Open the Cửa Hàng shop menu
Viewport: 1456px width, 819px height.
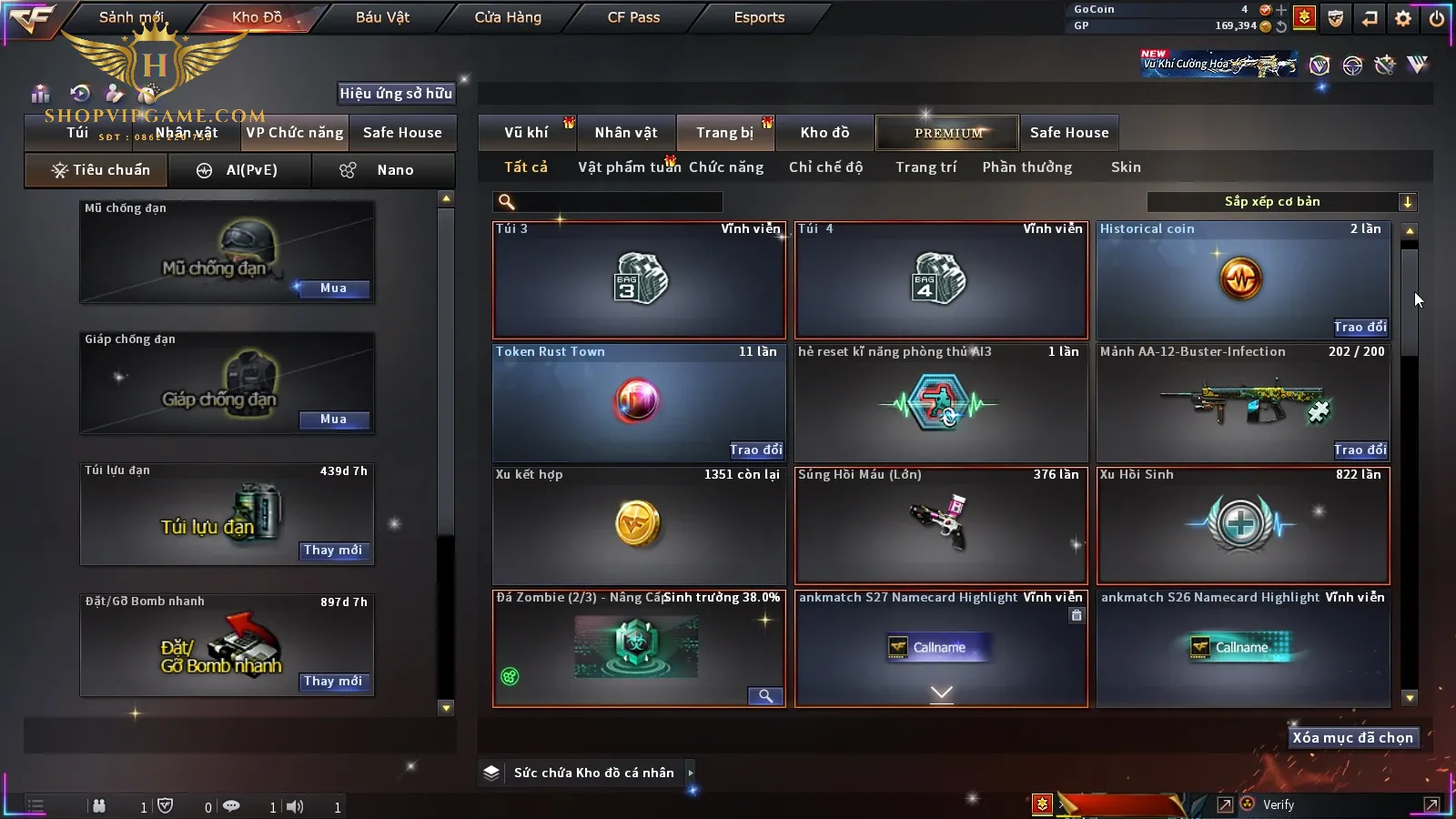pos(508,17)
